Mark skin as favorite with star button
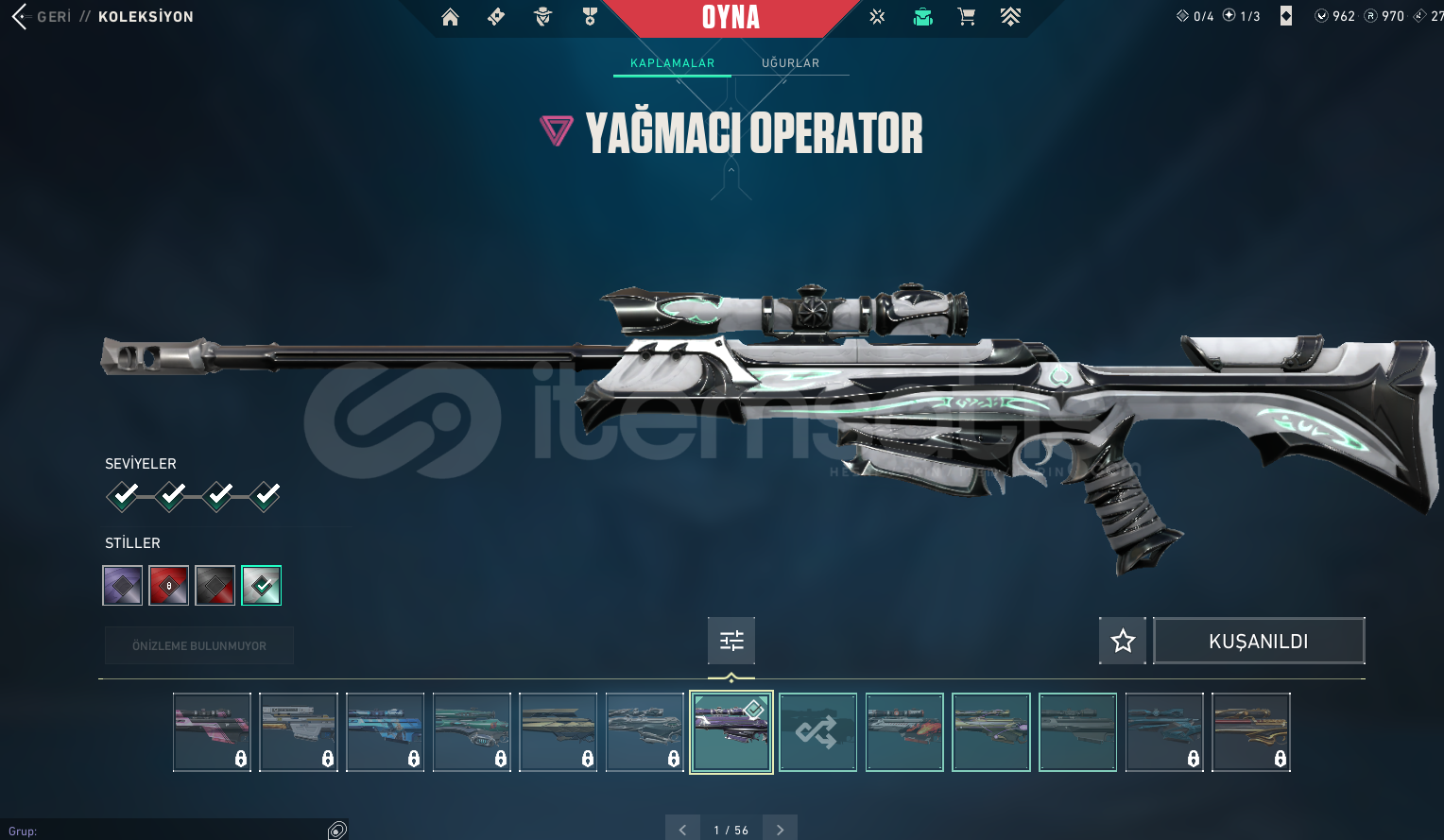Viewport: 1444px width, 840px height. [x=1123, y=642]
